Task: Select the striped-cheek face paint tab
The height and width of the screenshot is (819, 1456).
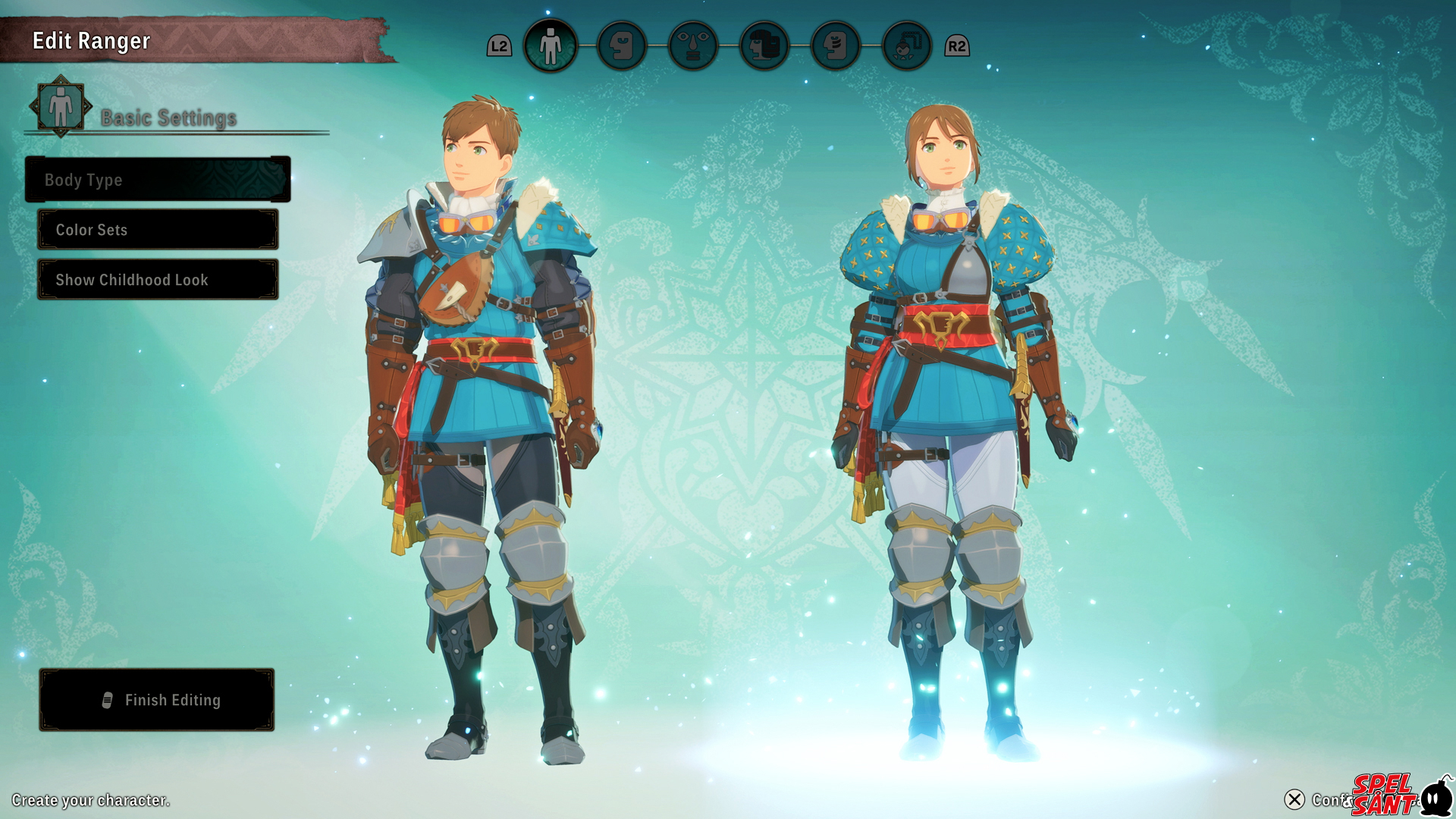Action: pos(836,45)
